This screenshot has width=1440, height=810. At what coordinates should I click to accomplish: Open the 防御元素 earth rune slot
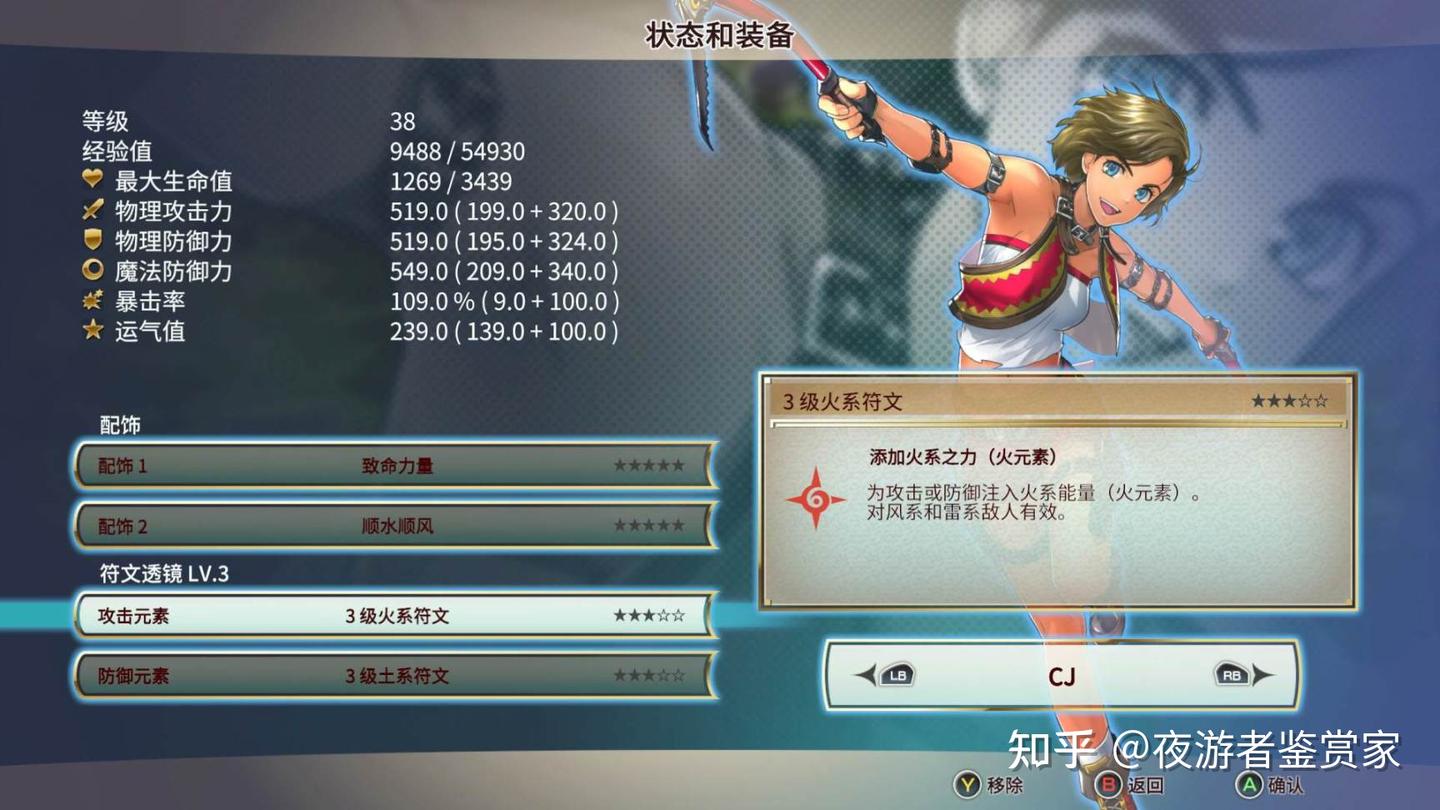[396, 676]
